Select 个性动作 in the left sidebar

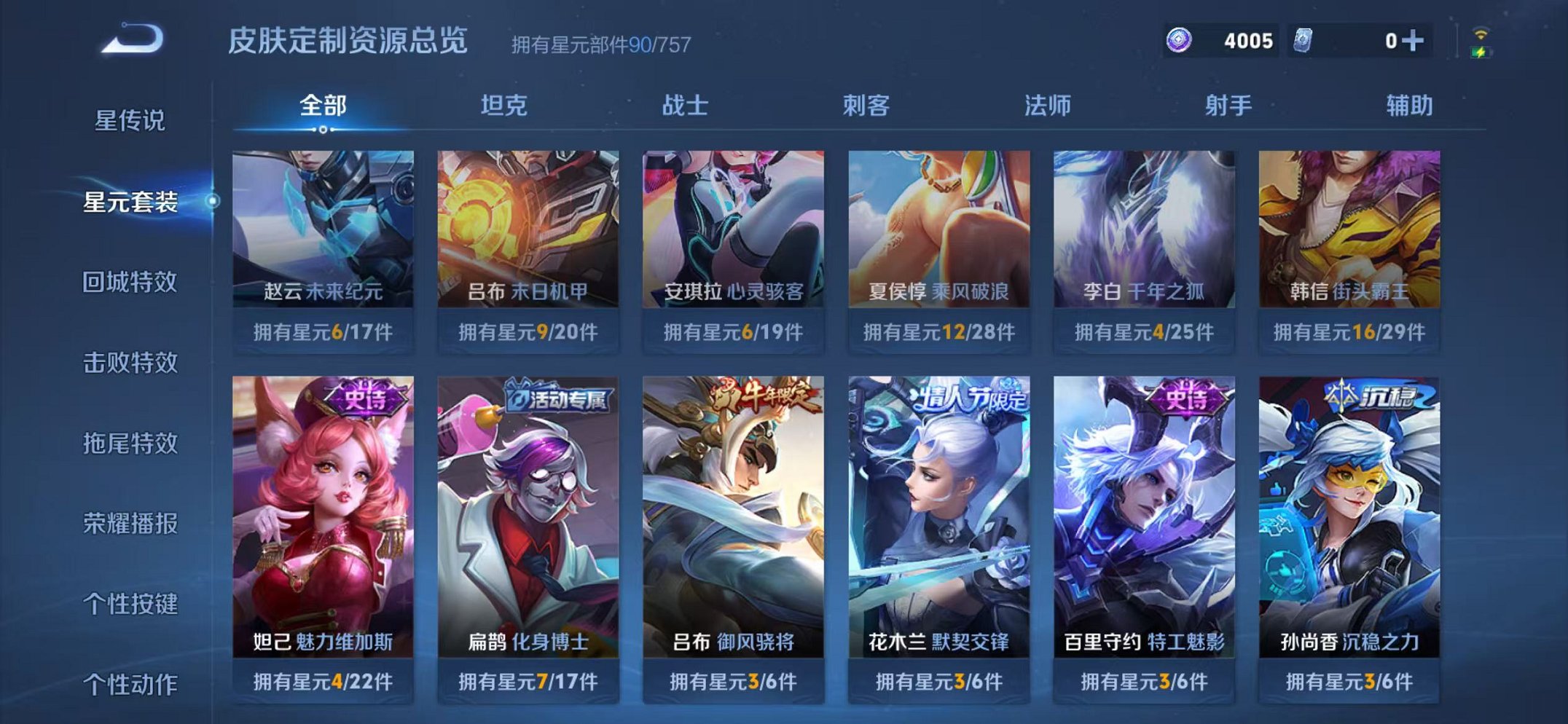pos(133,681)
